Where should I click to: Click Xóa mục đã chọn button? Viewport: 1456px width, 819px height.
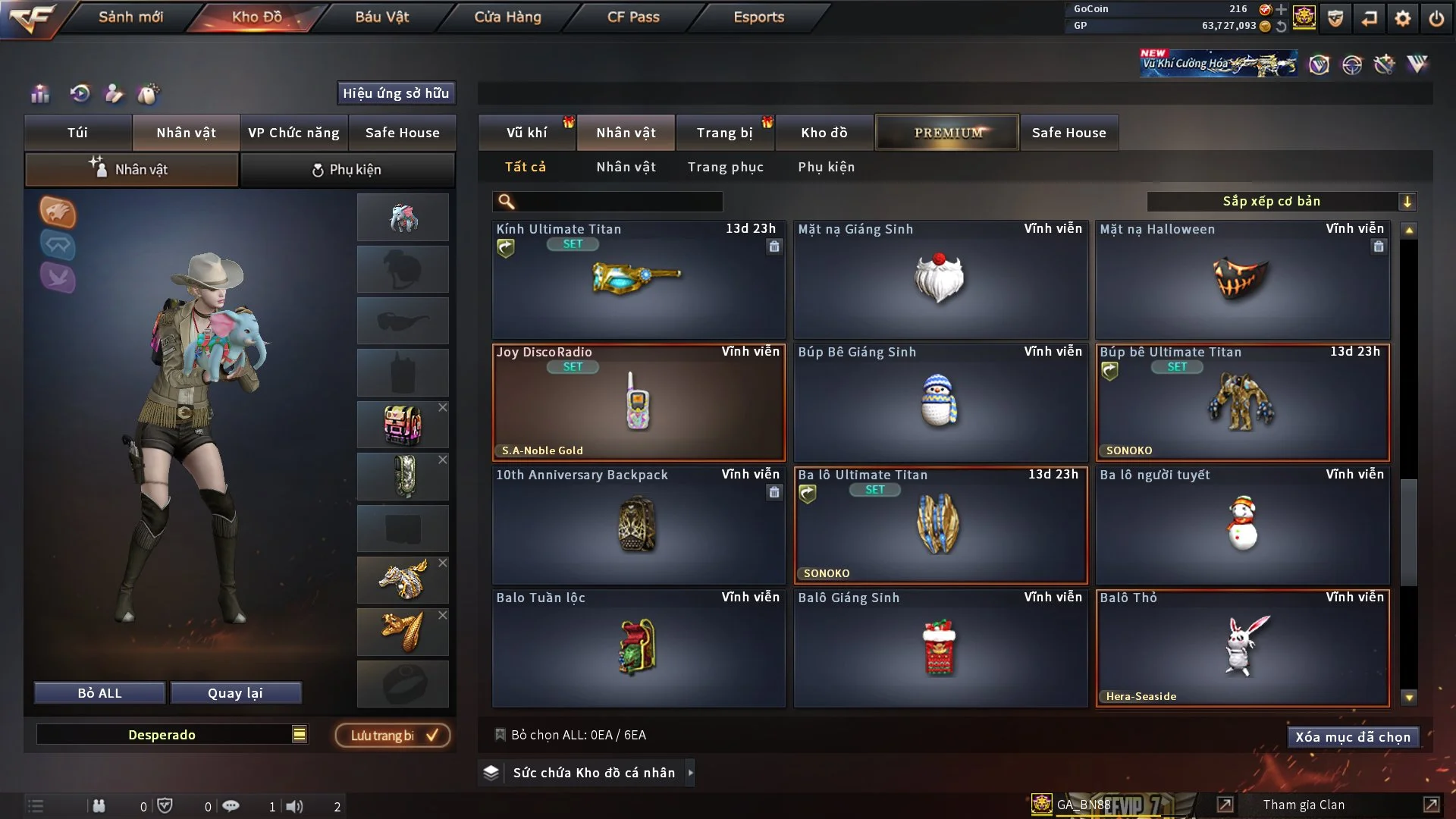(1352, 737)
